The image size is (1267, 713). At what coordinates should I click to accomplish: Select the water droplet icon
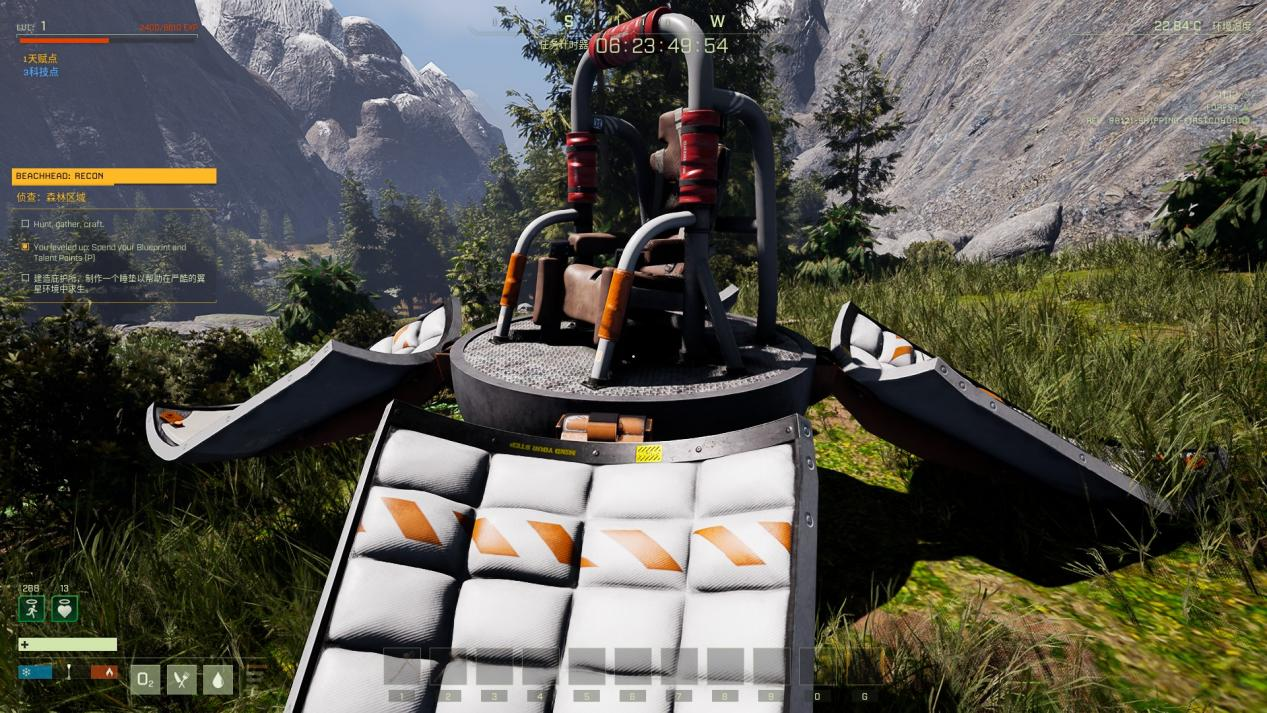tap(218, 680)
